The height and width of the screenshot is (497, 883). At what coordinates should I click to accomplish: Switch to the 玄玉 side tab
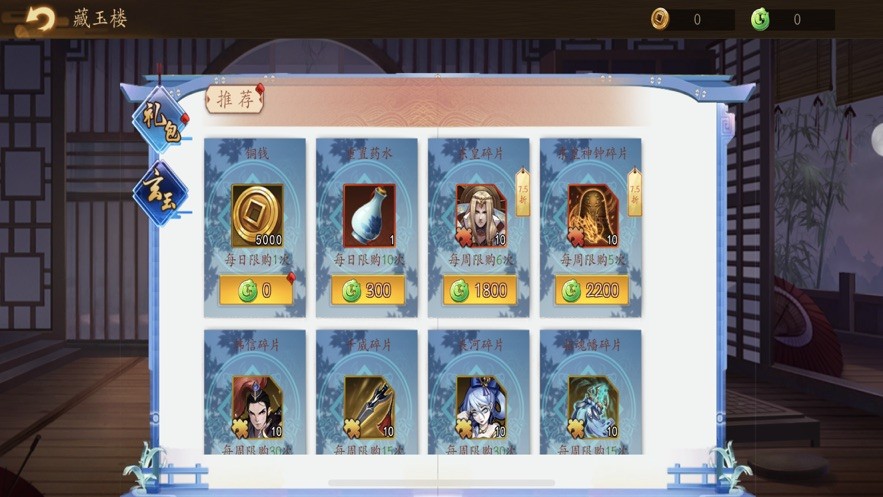click(x=159, y=192)
